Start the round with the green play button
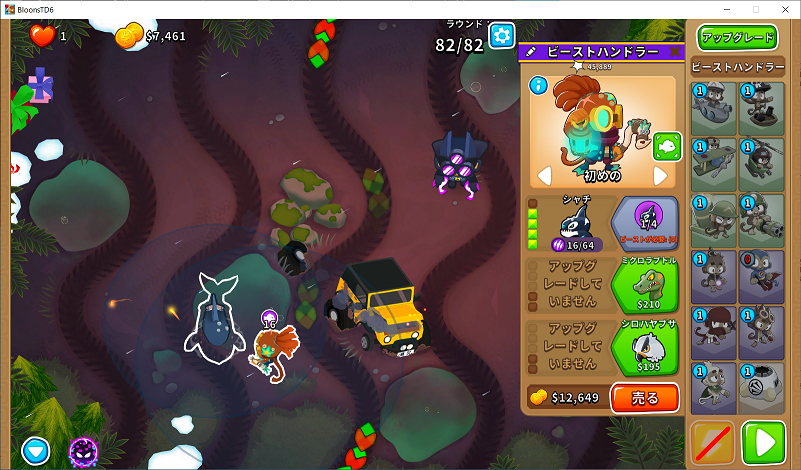 [764, 442]
